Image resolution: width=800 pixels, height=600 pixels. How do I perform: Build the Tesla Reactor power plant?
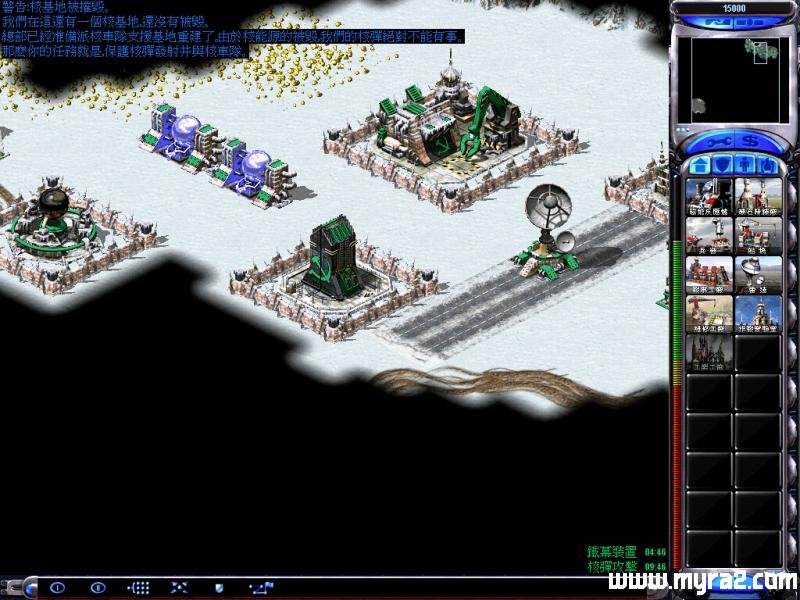(709, 197)
